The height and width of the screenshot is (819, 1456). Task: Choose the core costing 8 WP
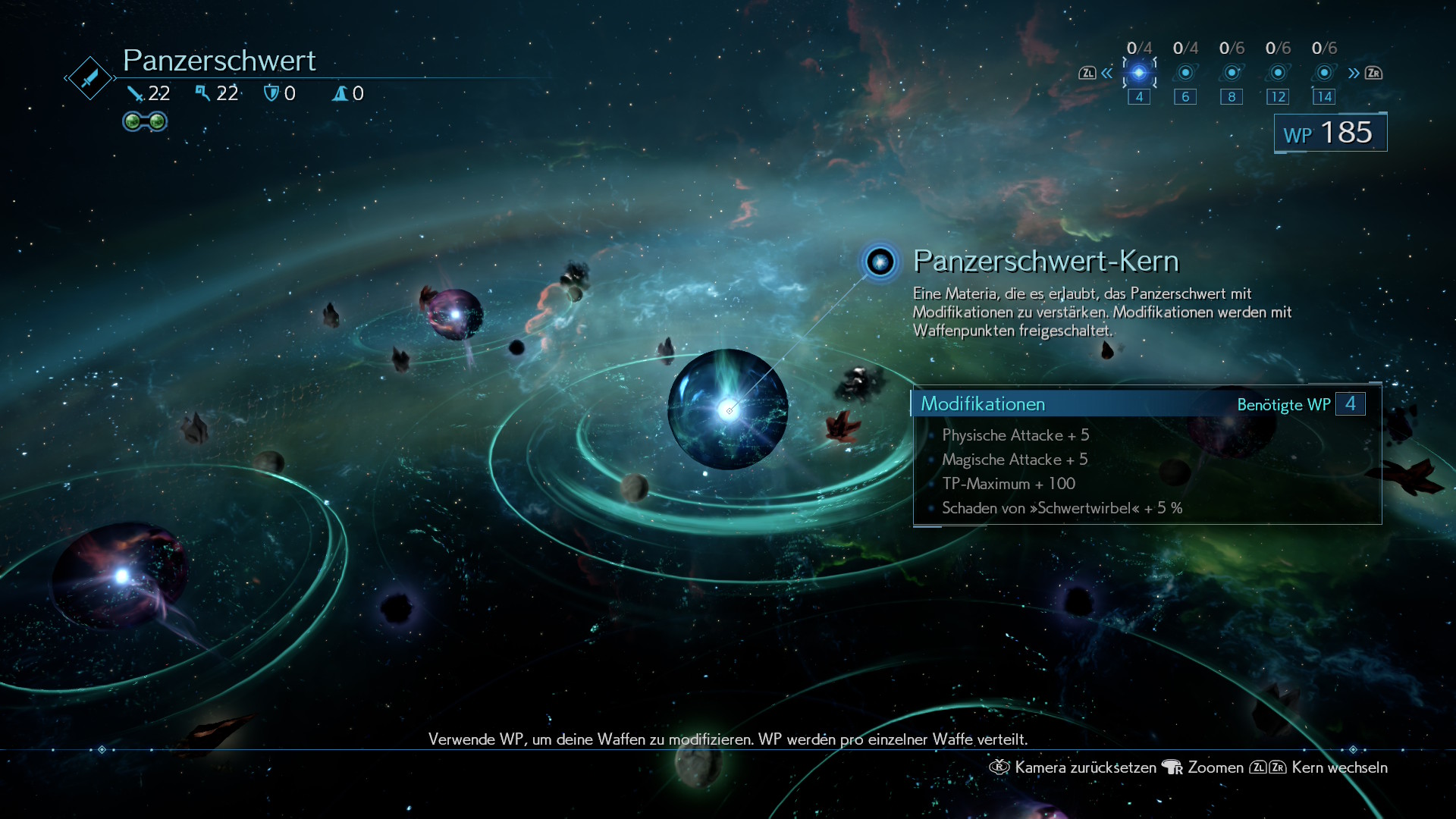coord(1232,74)
